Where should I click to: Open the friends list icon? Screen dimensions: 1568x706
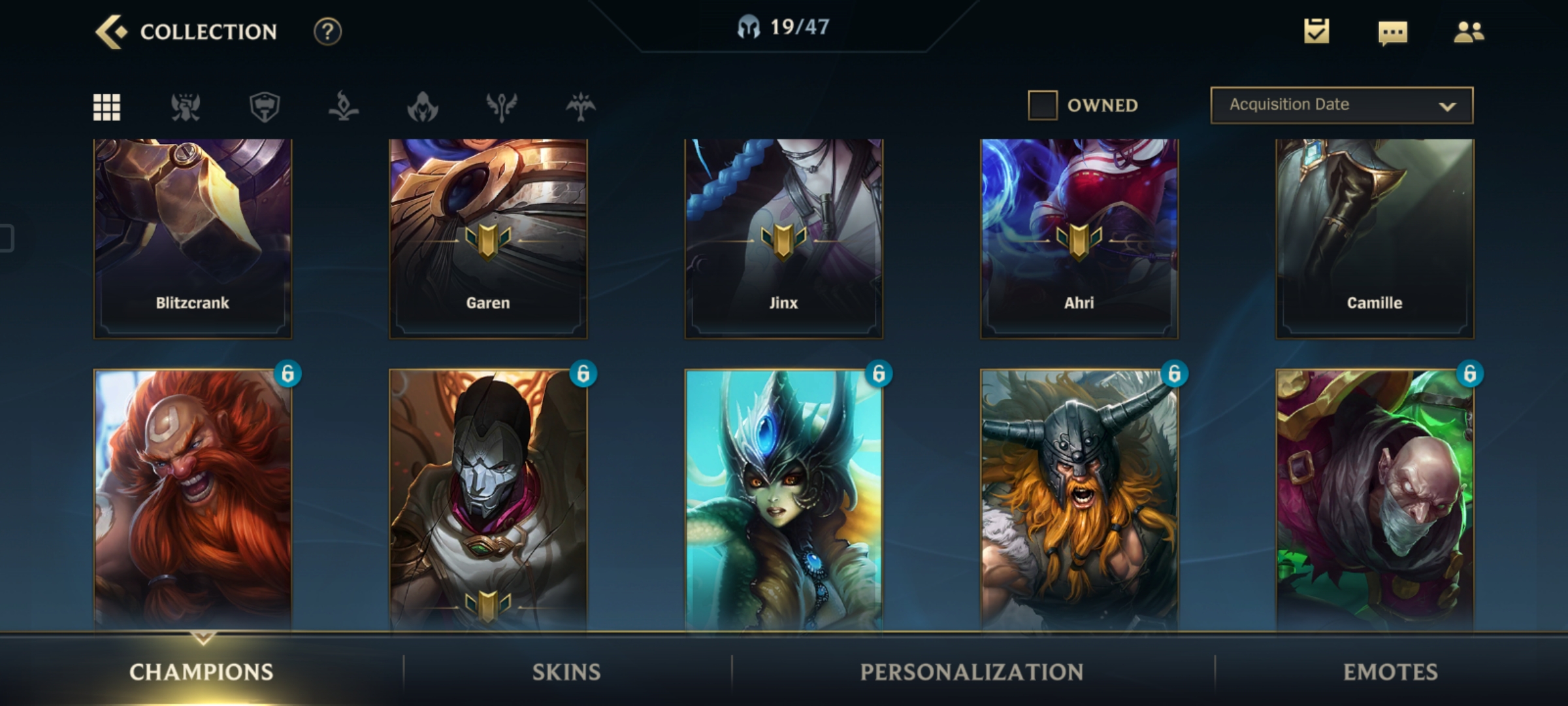[1469, 31]
